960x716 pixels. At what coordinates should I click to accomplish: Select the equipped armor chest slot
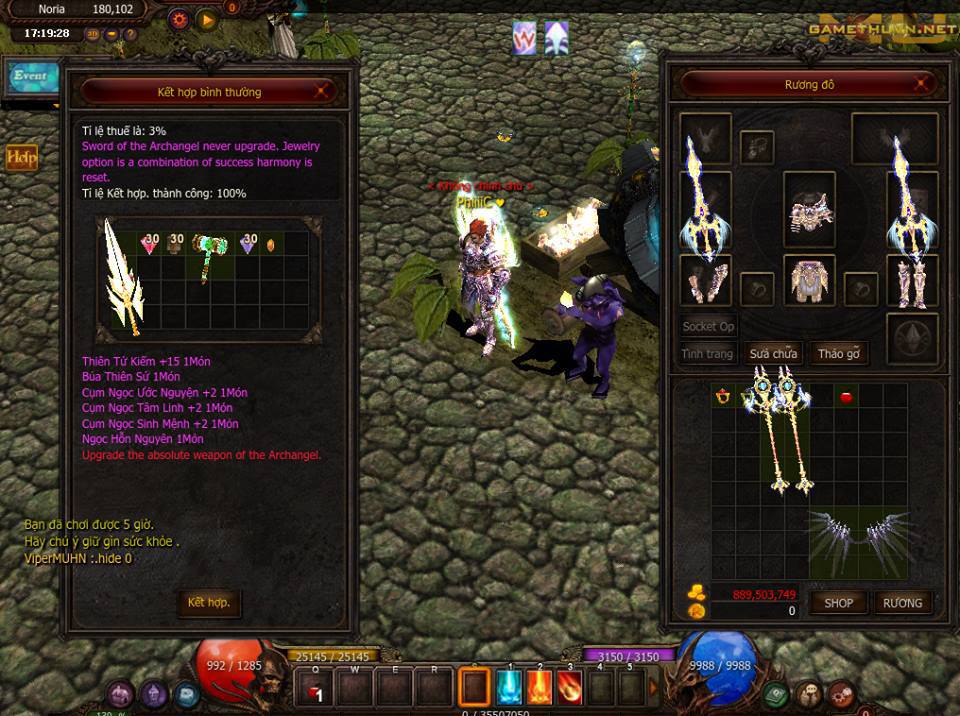808,280
